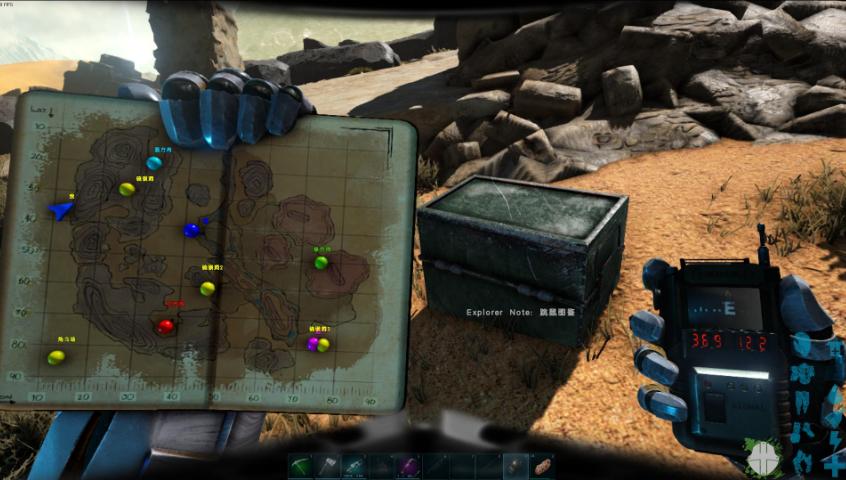846x480 pixels.
Task: Select the cyan marker on the map
Action: pyautogui.click(x=154, y=162)
